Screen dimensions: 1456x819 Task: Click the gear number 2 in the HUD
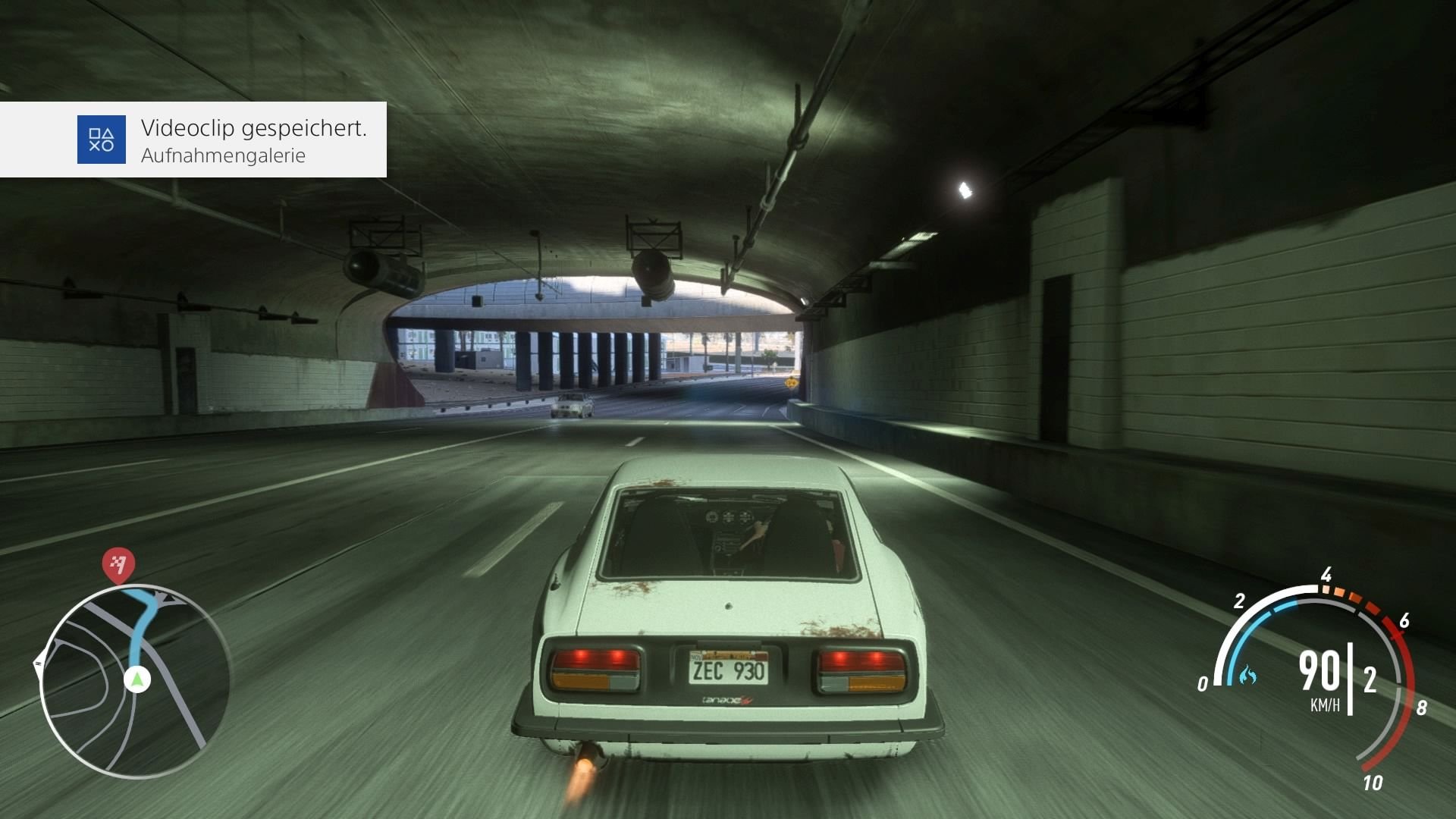point(1370,680)
